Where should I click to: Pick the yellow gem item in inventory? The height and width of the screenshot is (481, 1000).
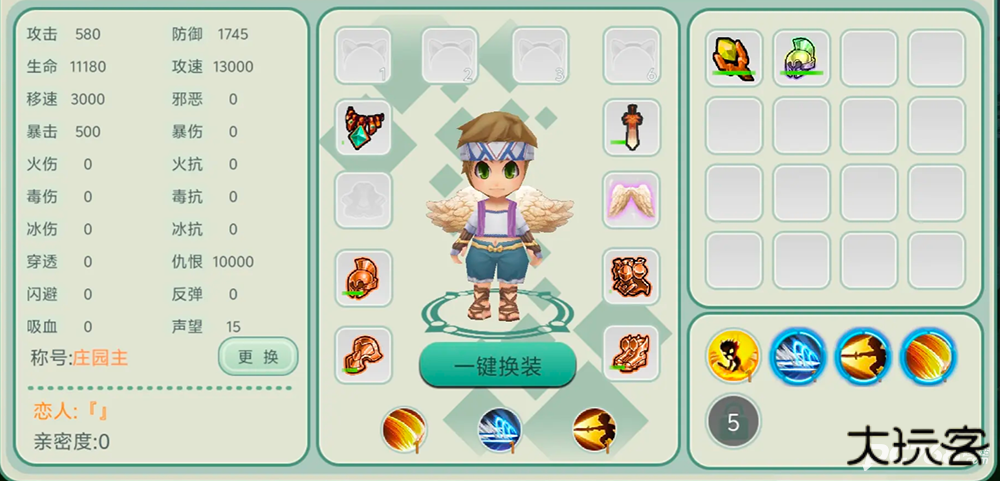tap(734, 57)
